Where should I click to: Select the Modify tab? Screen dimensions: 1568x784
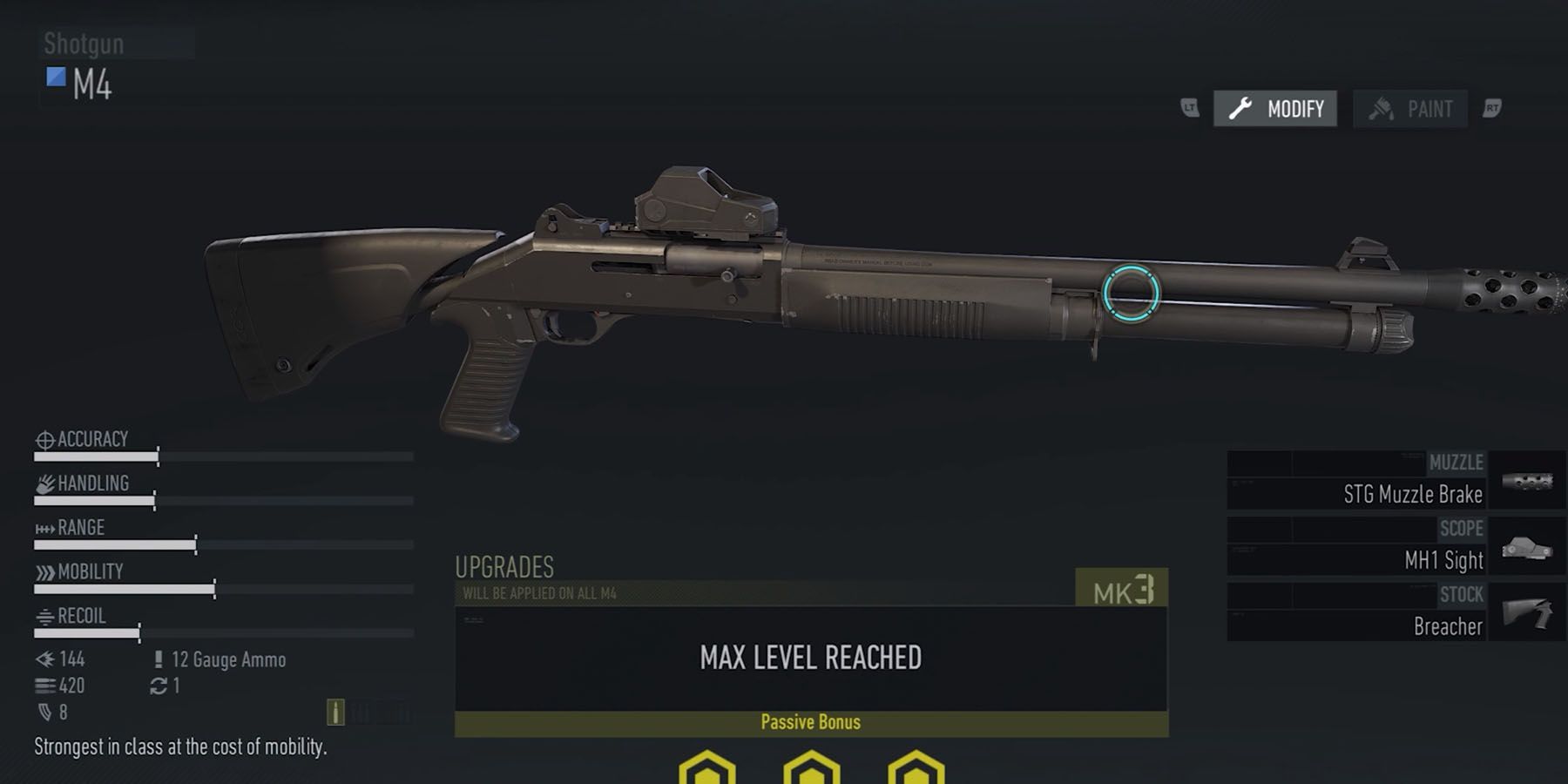tap(1274, 109)
